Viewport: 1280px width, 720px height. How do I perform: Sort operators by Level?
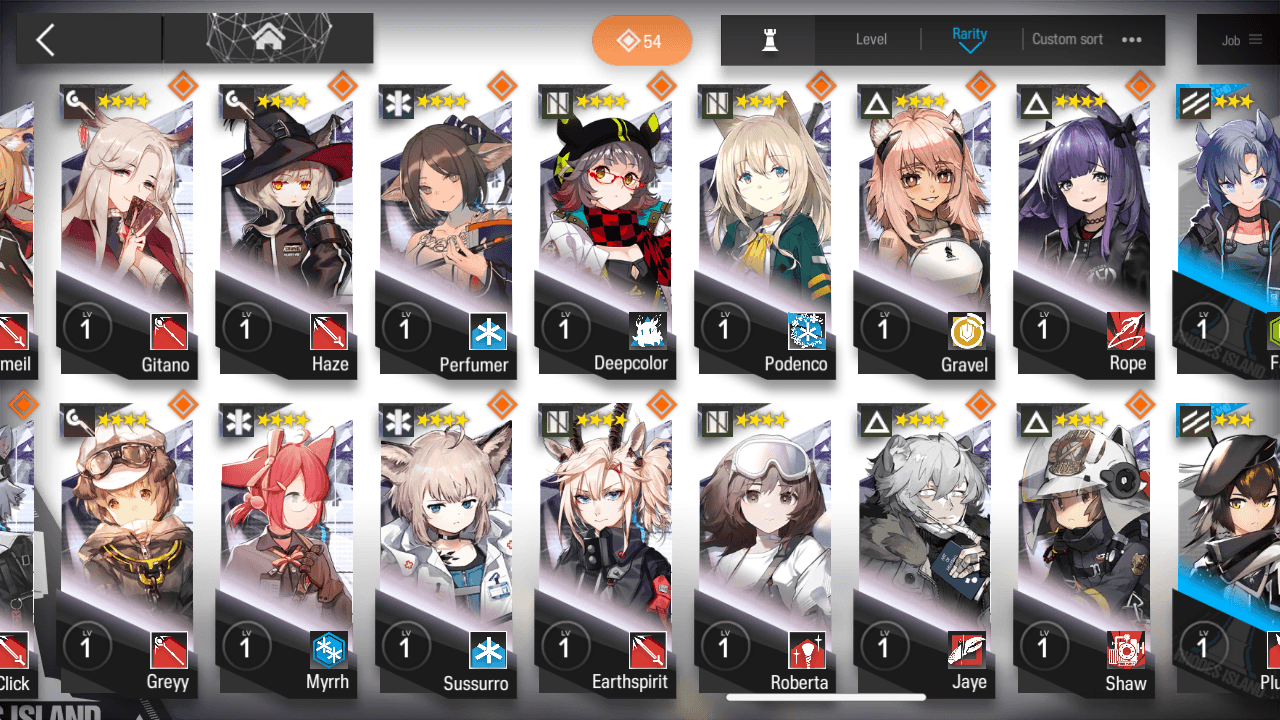[x=871, y=40]
